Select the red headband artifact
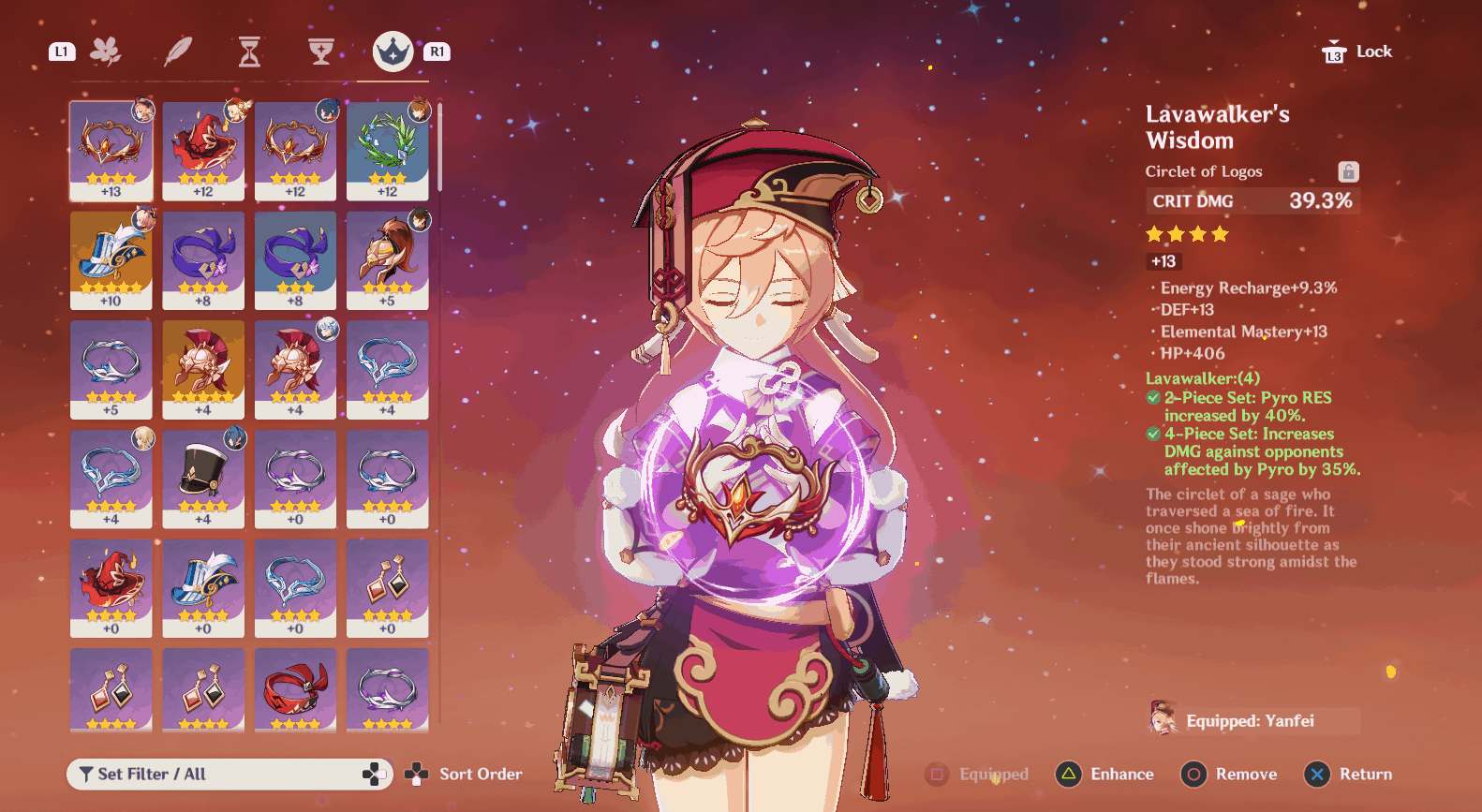1482x812 pixels. (x=295, y=689)
